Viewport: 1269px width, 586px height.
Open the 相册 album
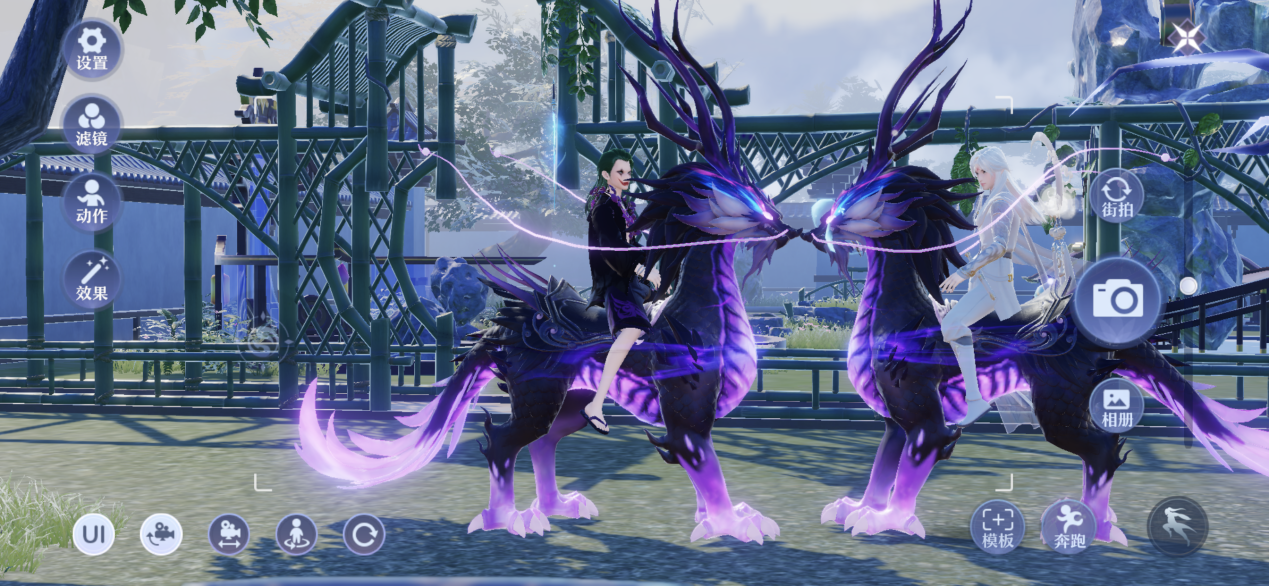click(x=1116, y=405)
